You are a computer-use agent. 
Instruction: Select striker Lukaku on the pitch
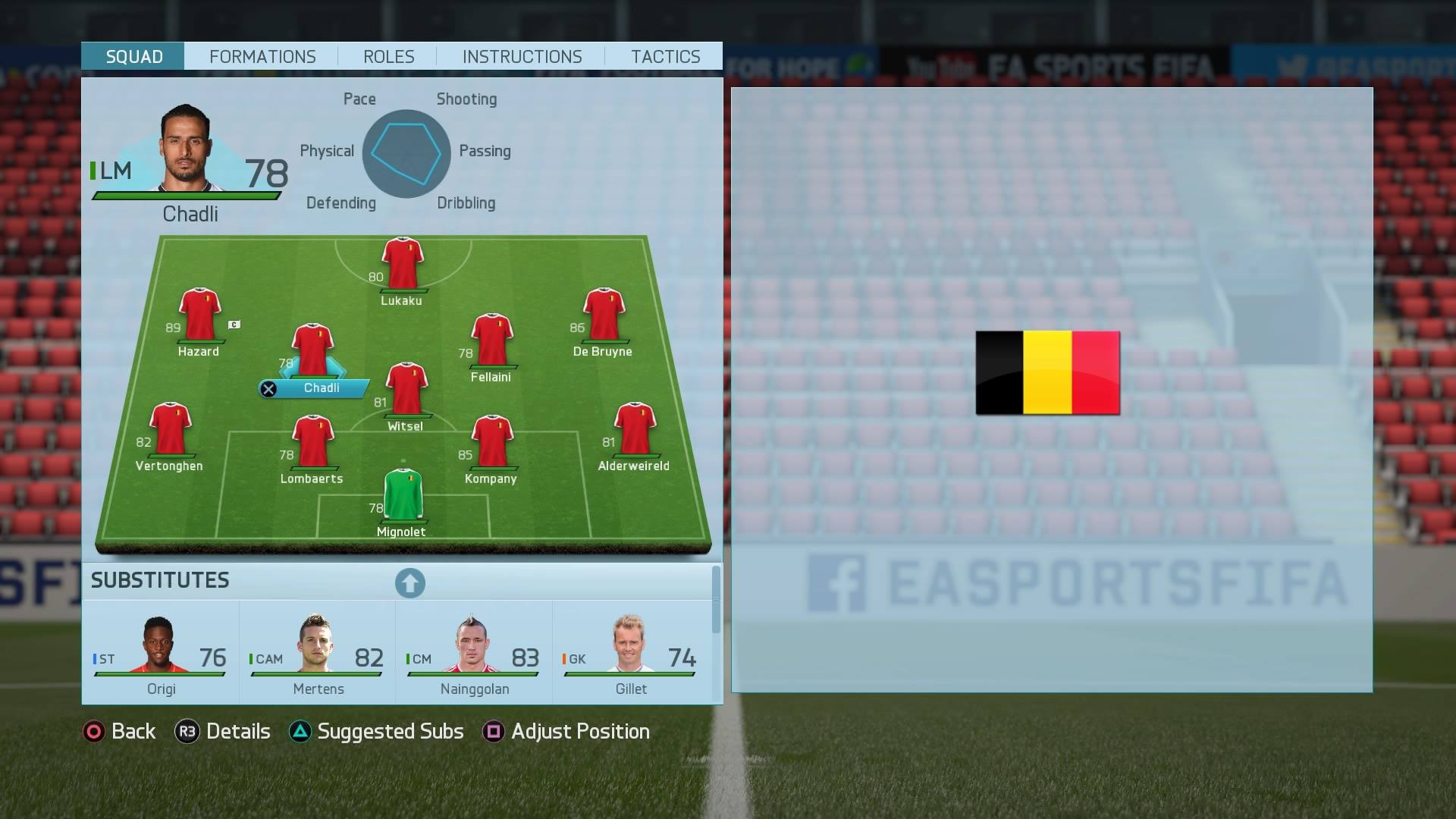coord(402,265)
